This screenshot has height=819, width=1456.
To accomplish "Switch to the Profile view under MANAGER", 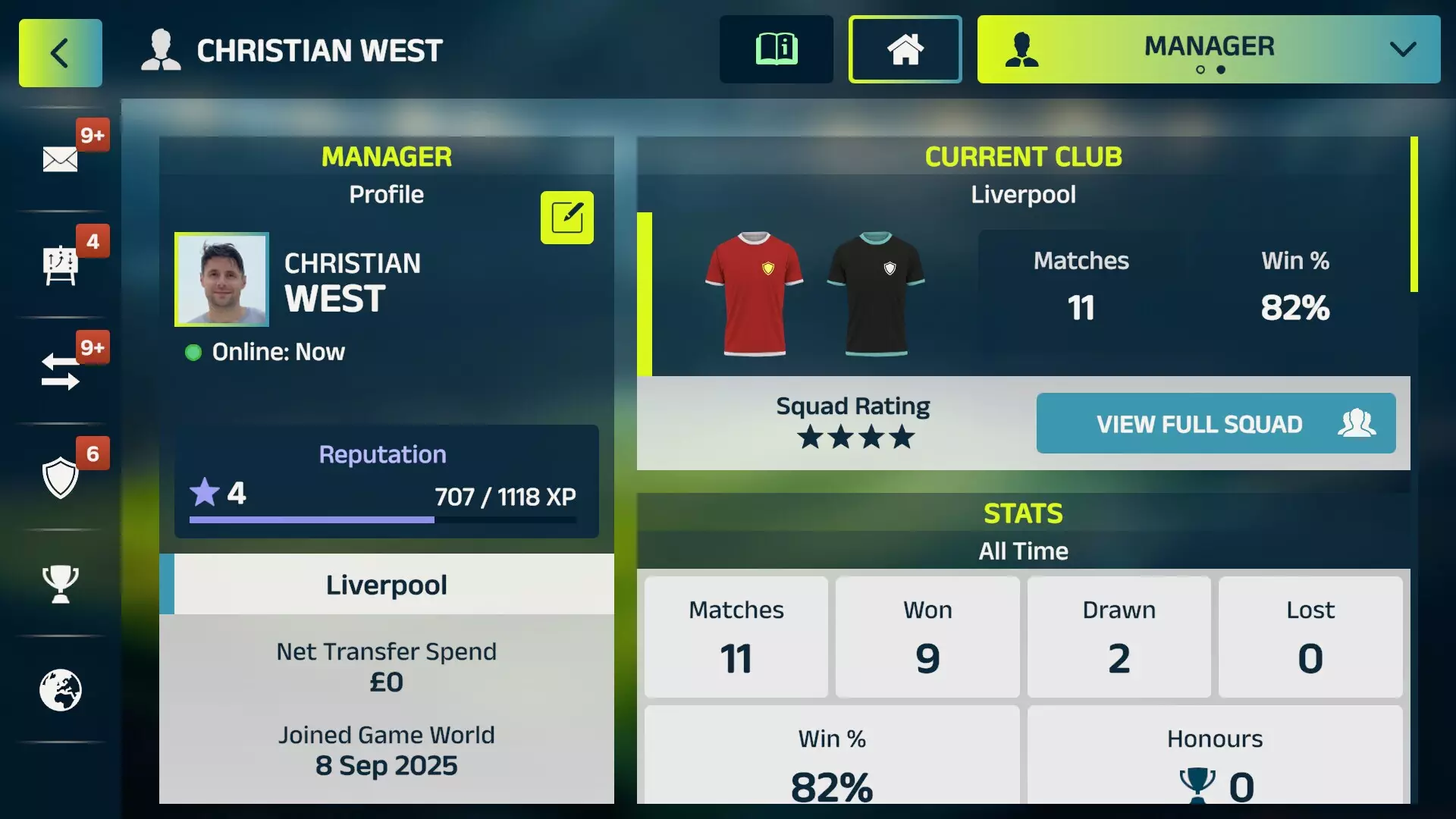I will click(x=387, y=194).
